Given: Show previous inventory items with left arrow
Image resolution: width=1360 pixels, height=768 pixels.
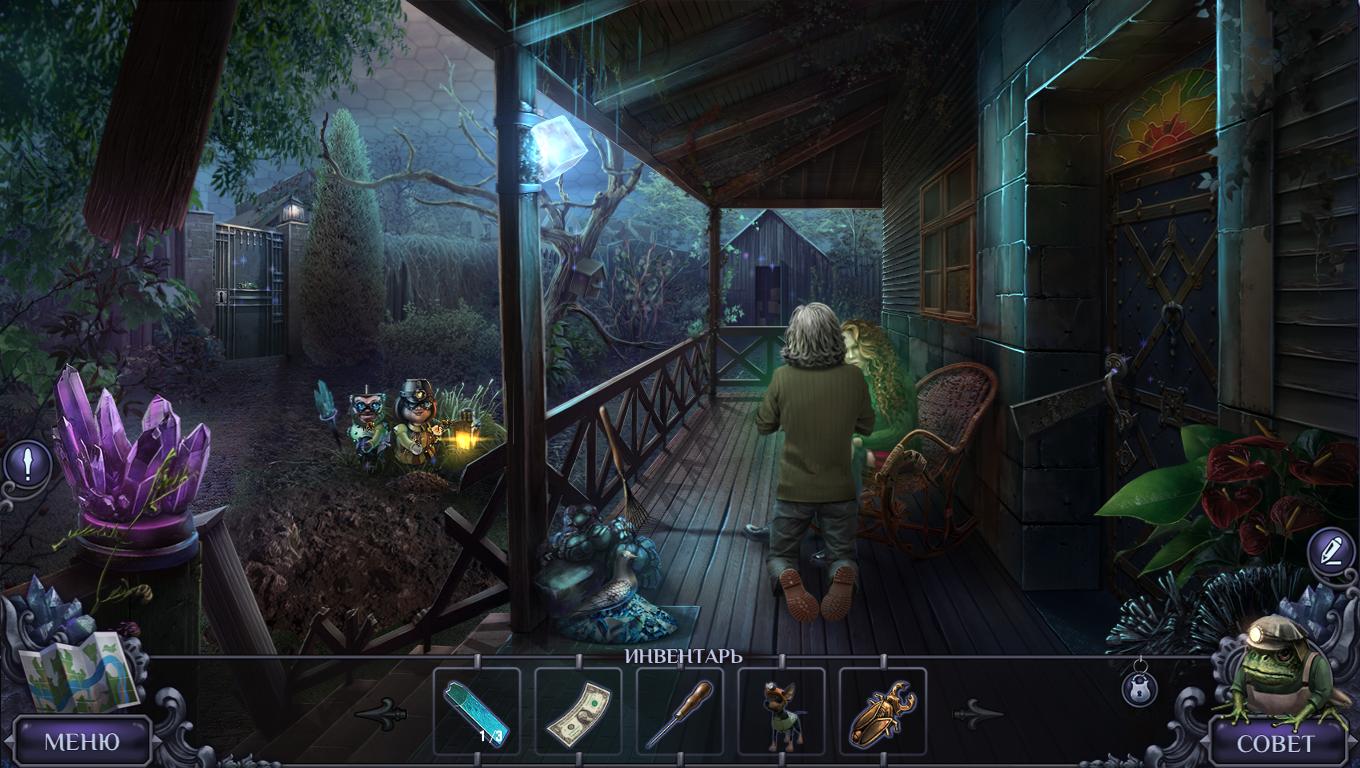Looking at the screenshot, I should [x=381, y=713].
